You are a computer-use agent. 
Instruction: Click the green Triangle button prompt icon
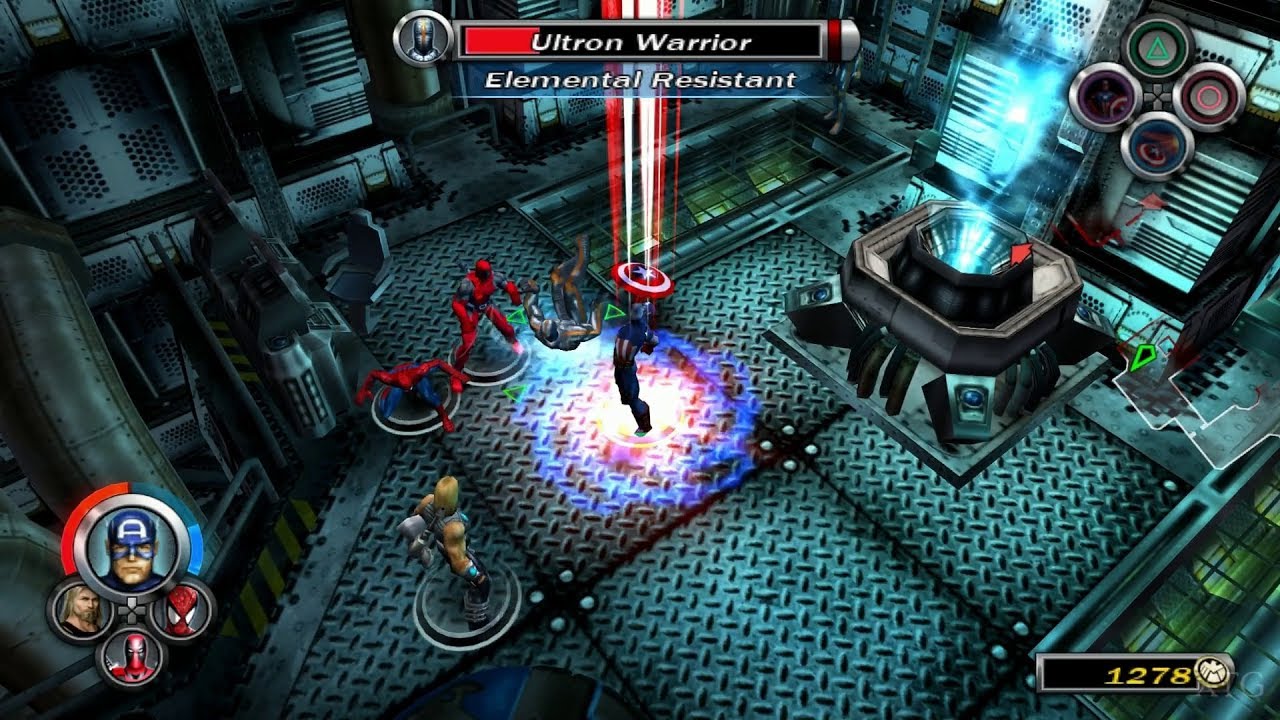[x=1158, y=47]
